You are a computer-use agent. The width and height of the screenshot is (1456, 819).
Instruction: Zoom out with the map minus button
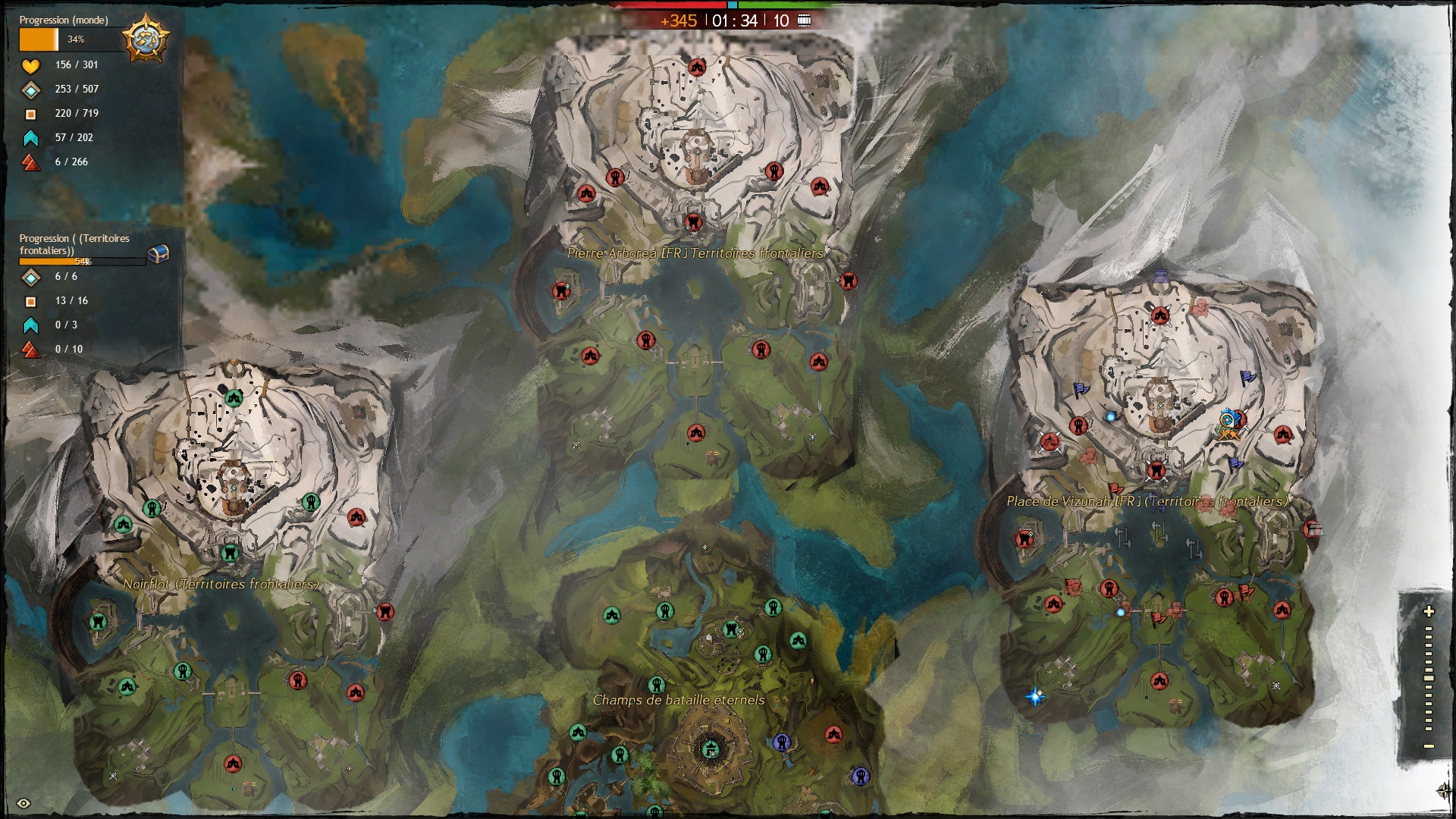[1429, 747]
